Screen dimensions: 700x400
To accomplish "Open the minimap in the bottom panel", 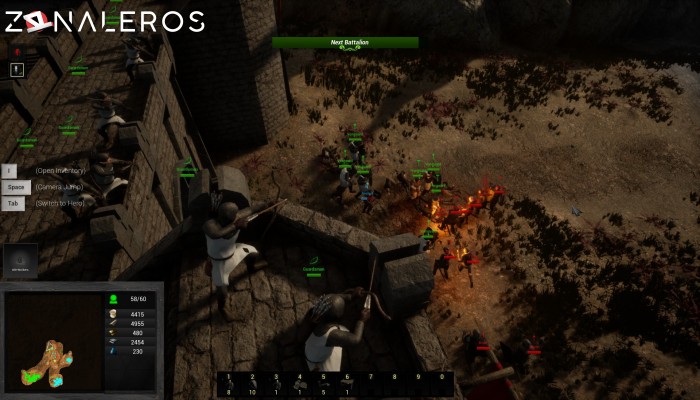I will (52, 341).
